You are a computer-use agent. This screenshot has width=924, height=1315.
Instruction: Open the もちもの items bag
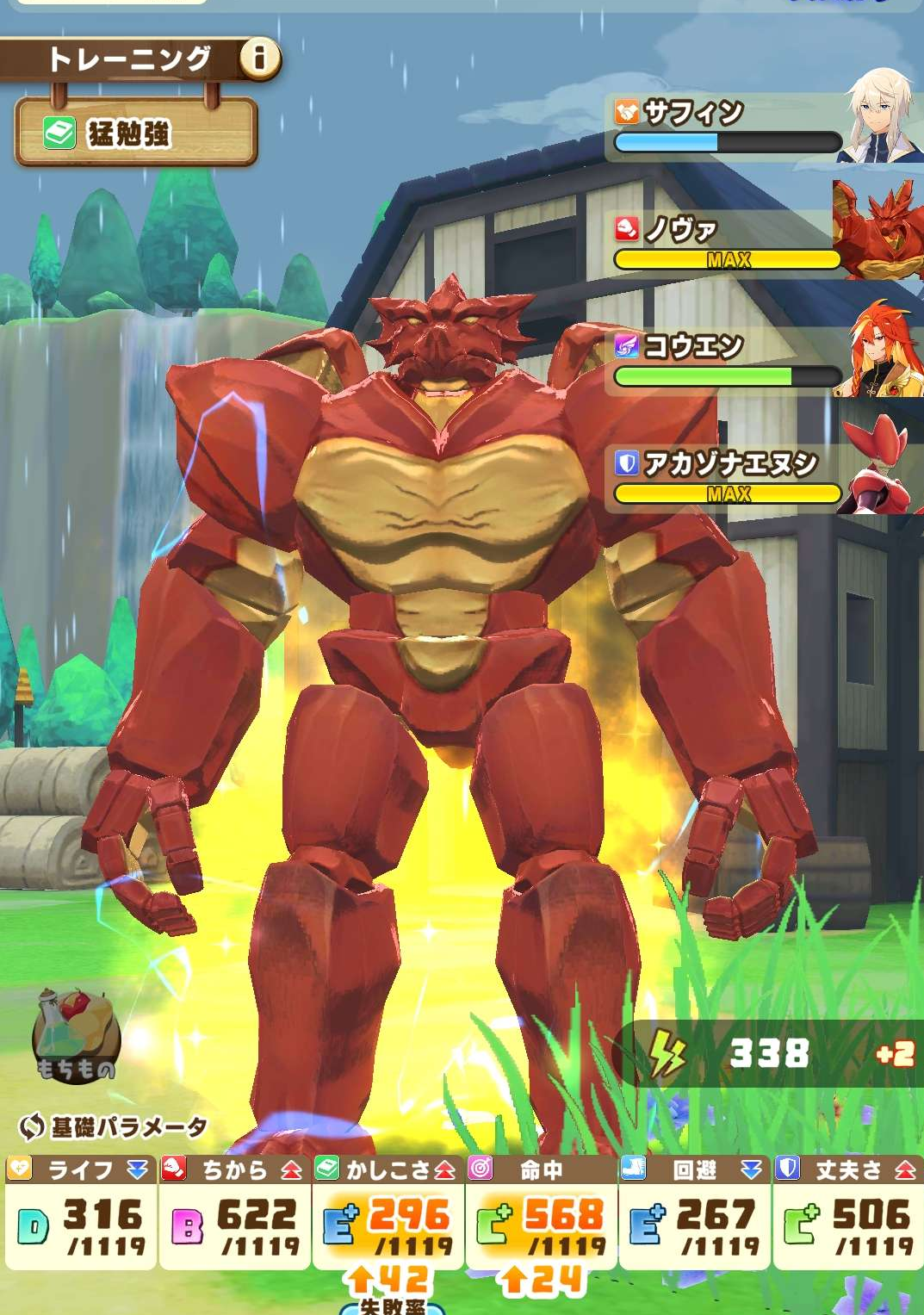tap(76, 1036)
